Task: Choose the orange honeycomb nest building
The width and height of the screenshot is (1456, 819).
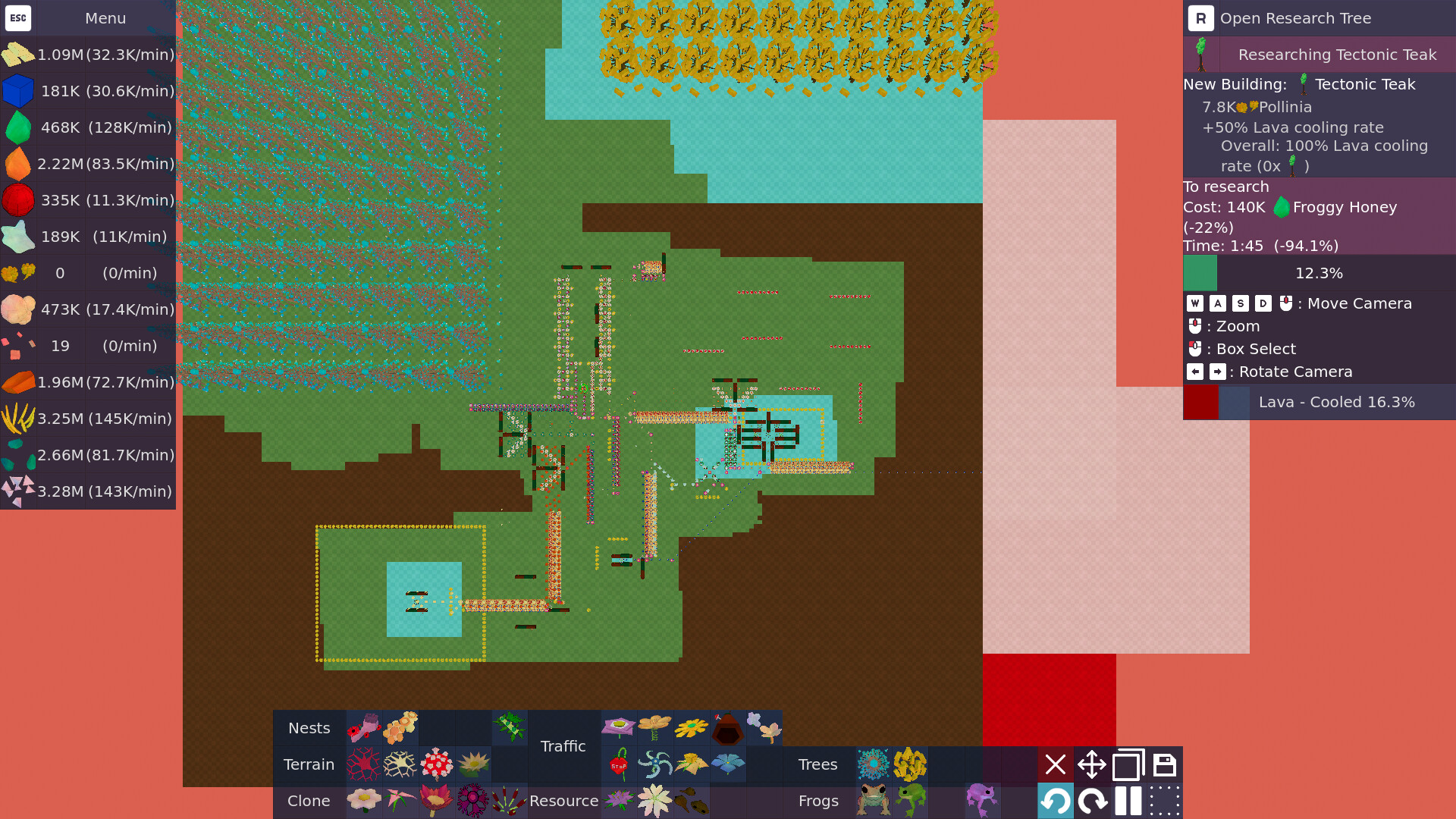Action: [x=400, y=728]
